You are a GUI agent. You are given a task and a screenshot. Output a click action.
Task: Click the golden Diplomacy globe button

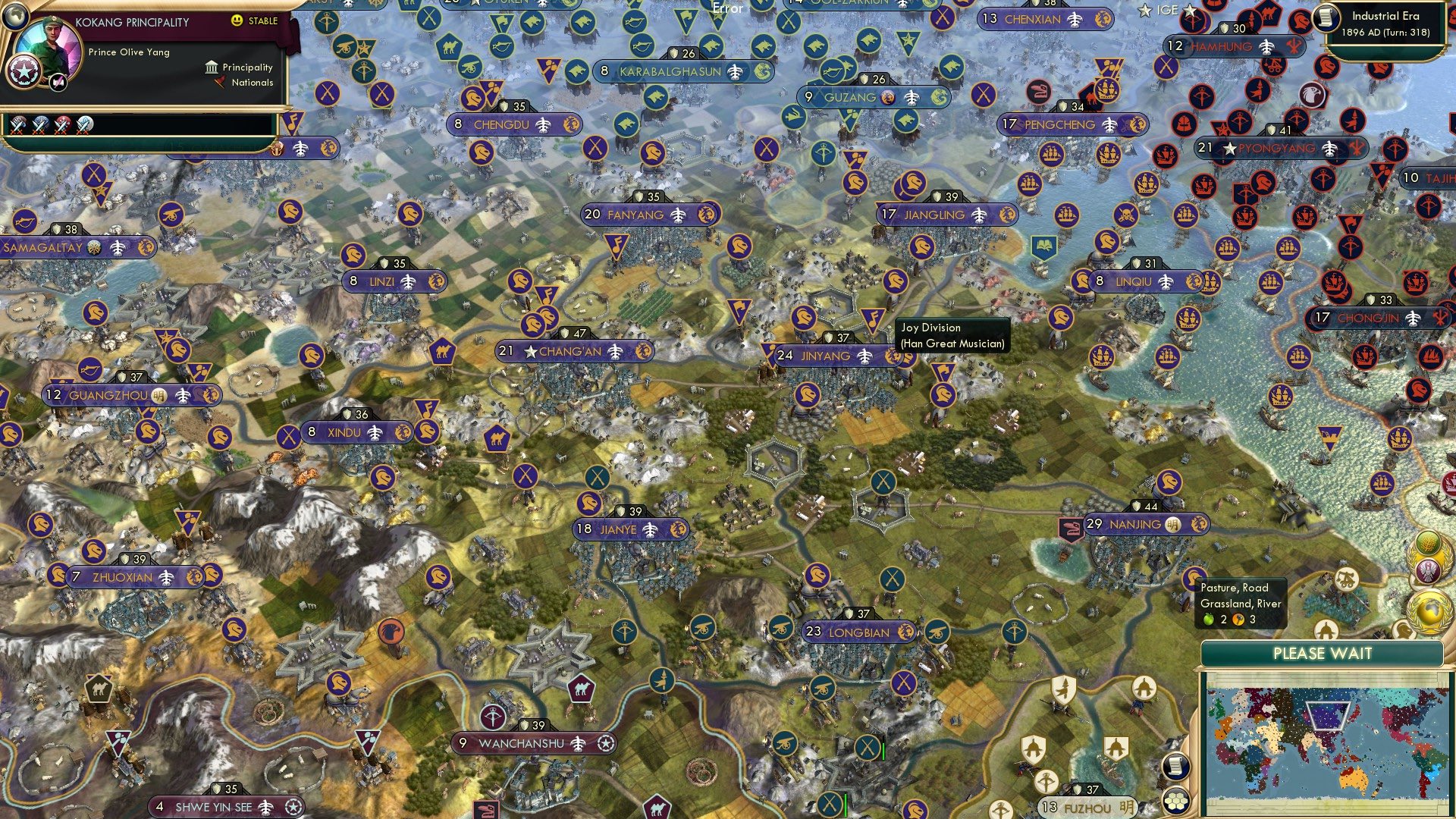pyautogui.click(x=1429, y=610)
